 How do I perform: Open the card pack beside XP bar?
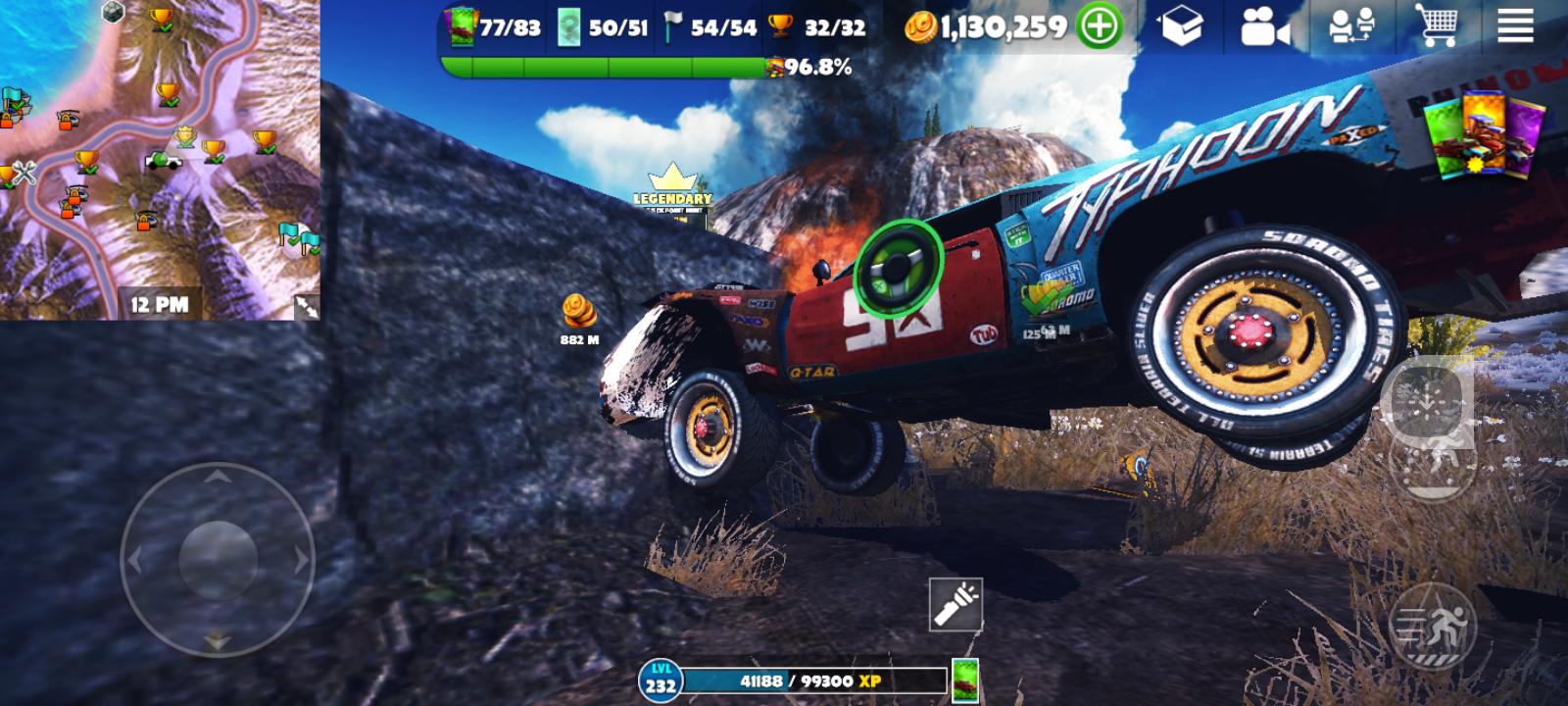(965, 681)
